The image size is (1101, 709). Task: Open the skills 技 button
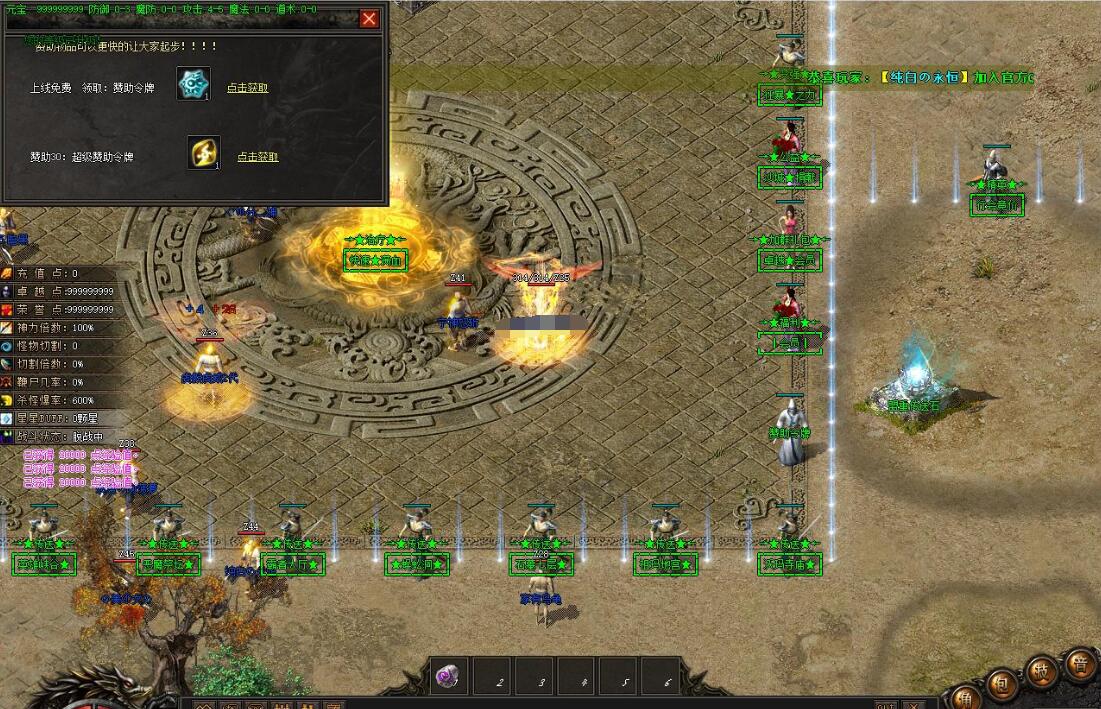(x=1041, y=672)
